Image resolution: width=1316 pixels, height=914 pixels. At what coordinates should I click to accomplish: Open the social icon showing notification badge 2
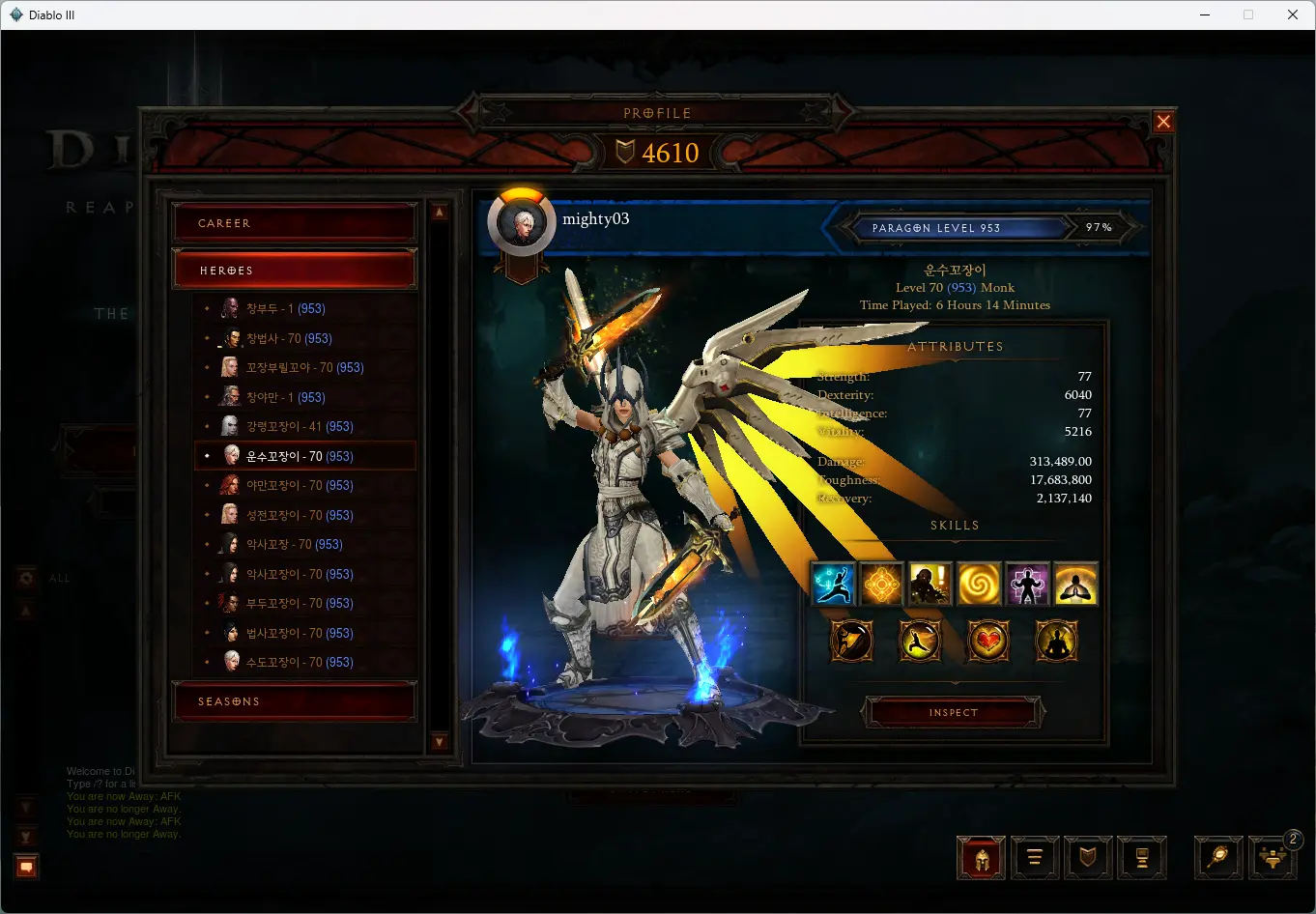click(x=1273, y=858)
